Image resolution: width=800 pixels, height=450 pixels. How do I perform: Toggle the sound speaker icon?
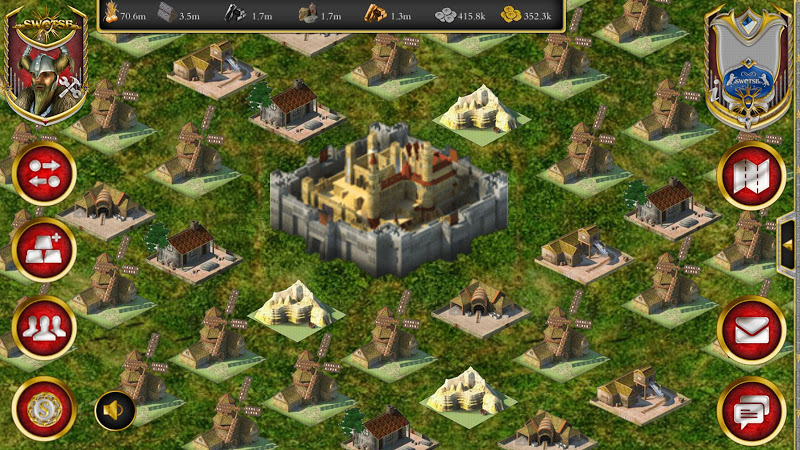pos(115,410)
